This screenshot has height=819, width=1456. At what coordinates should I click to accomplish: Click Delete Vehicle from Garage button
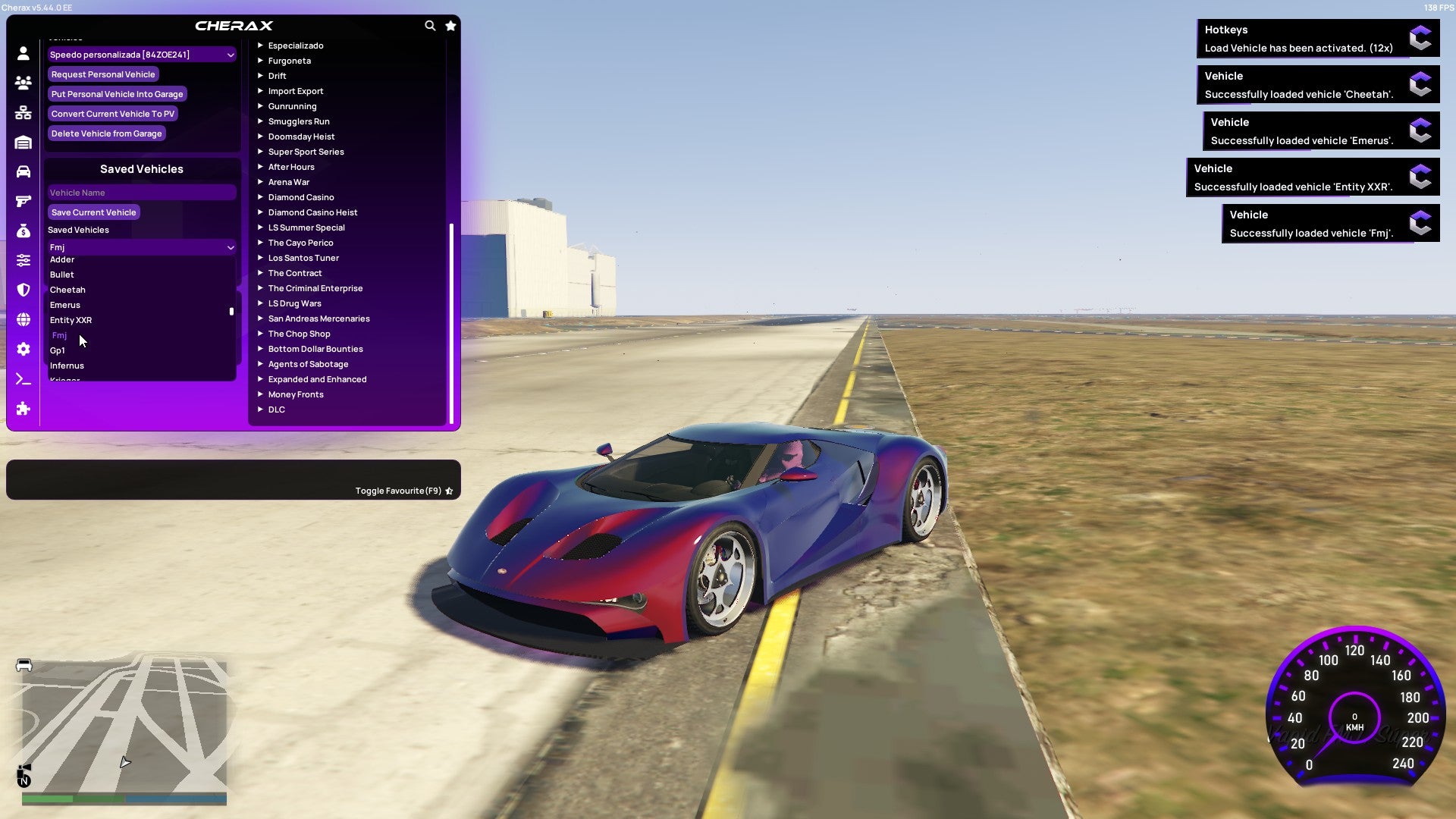coord(106,133)
